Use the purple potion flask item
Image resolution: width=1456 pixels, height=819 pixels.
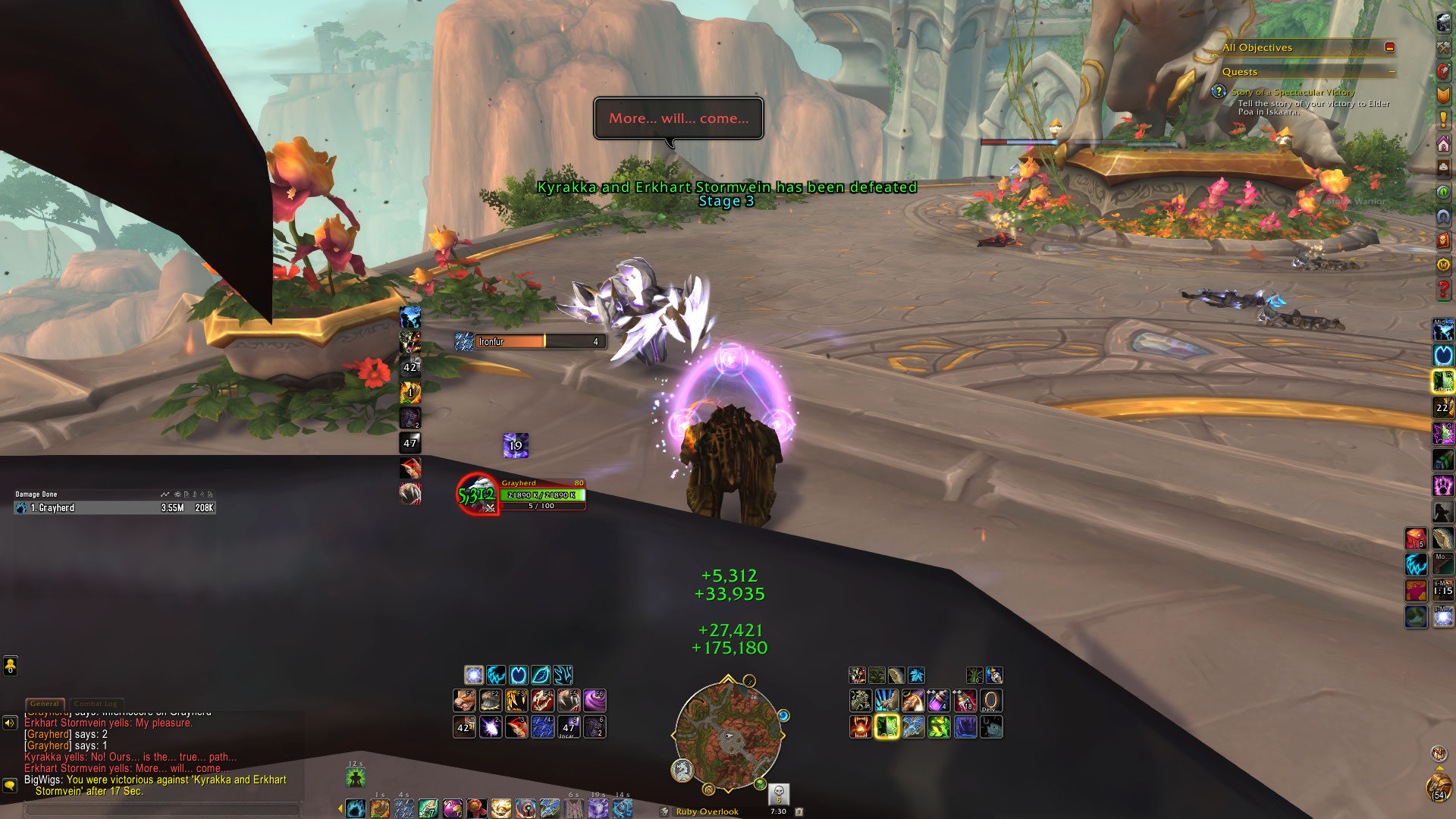(938, 701)
